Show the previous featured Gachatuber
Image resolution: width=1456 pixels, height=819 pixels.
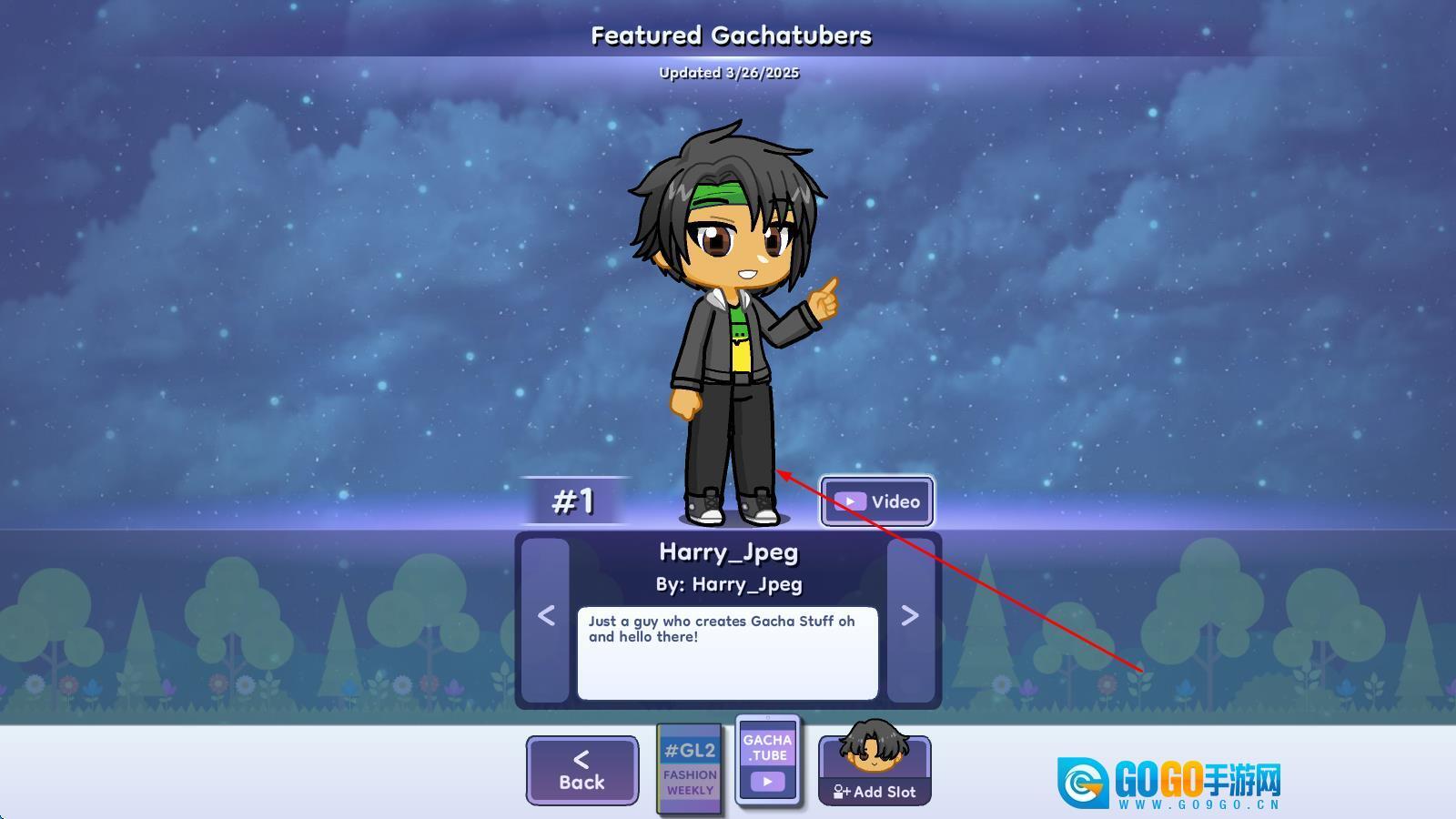pos(546,617)
